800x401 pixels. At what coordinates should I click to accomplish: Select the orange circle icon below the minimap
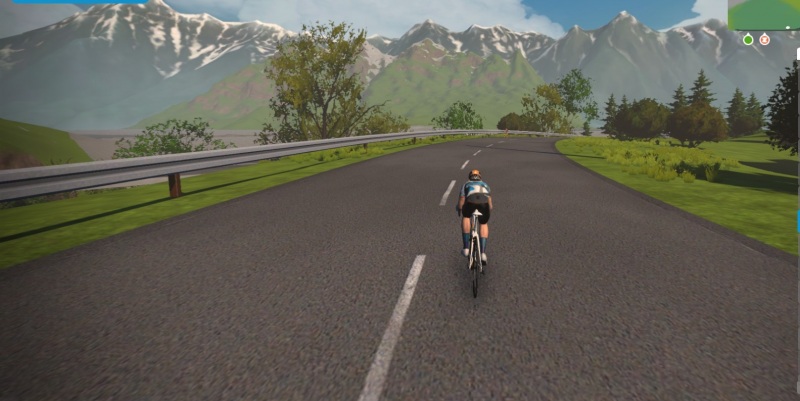click(x=764, y=40)
